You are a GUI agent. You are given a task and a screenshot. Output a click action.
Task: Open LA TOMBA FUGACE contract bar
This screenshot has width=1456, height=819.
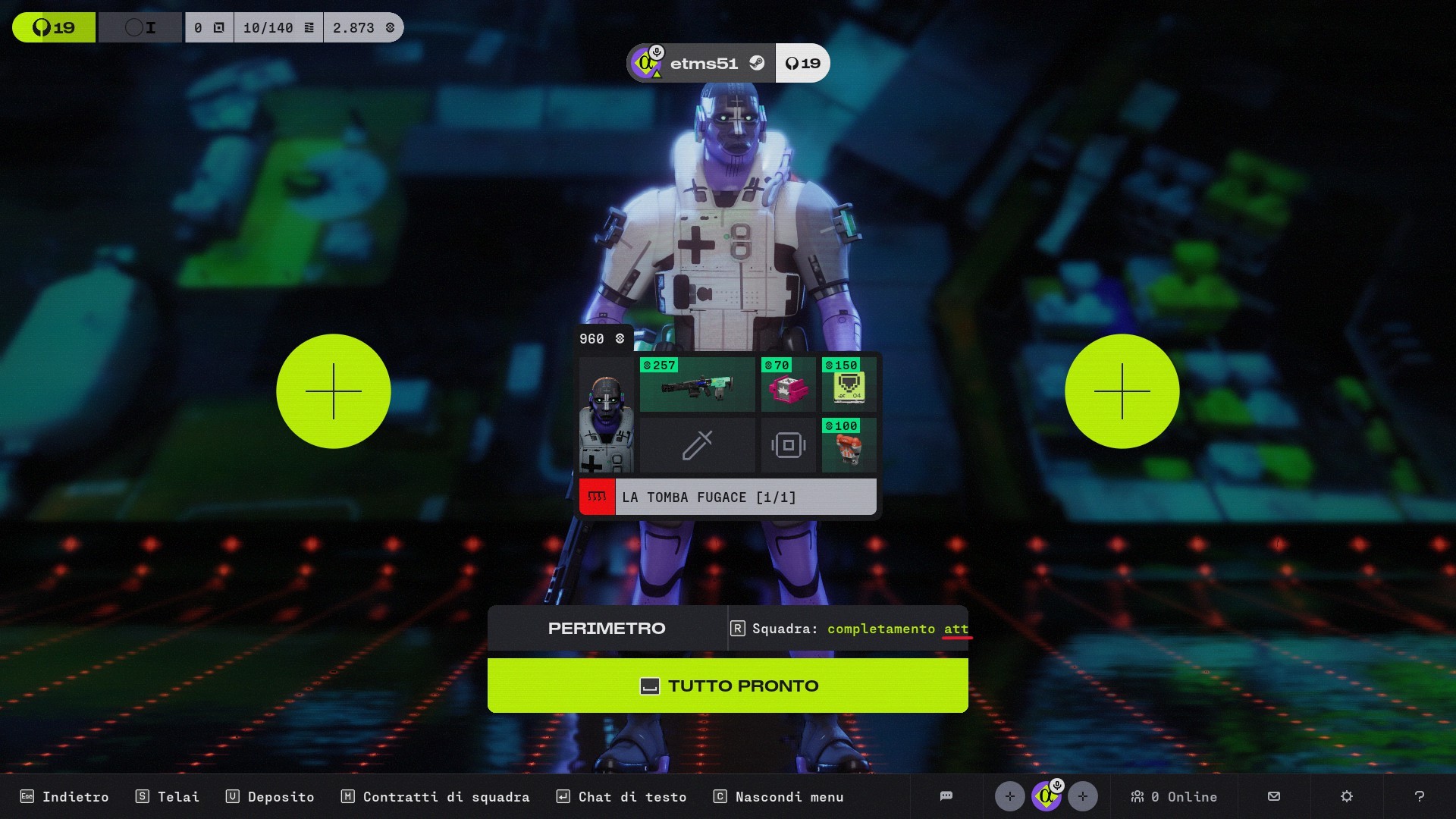(x=727, y=497)
